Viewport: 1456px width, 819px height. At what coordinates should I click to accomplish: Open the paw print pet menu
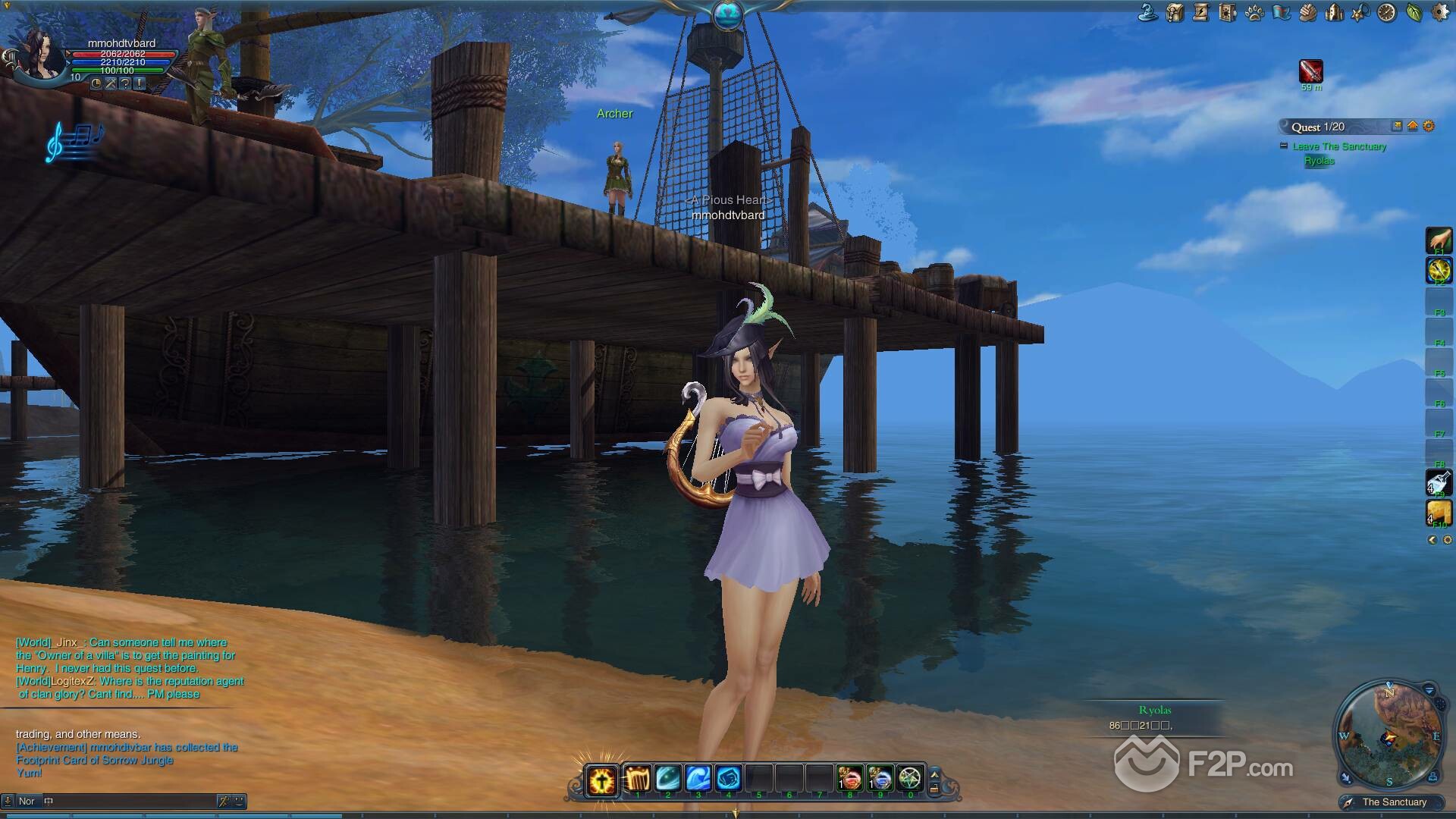pos(1254,12)
